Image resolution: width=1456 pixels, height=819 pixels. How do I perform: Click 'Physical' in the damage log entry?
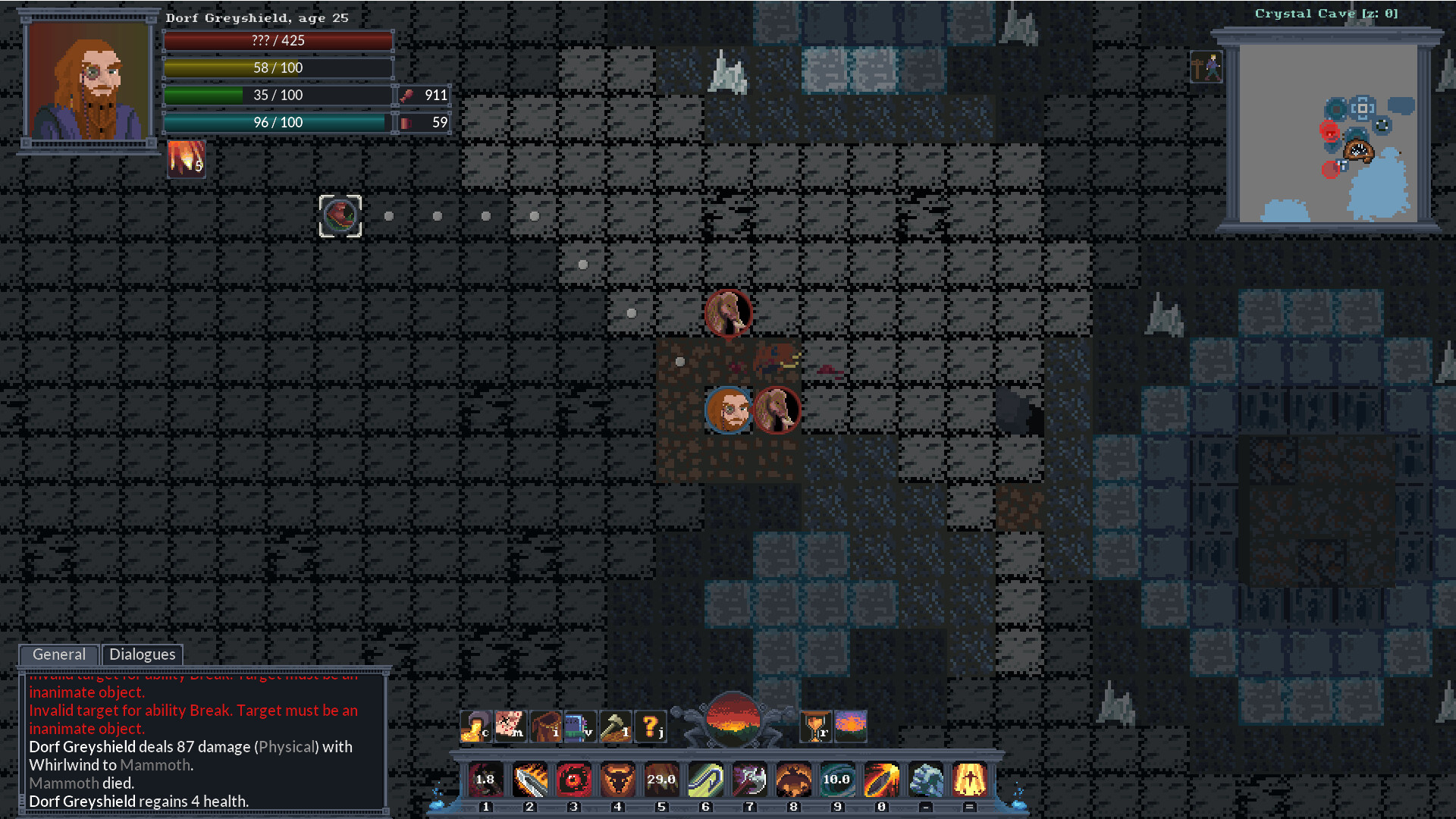click(x=287, y=747)
